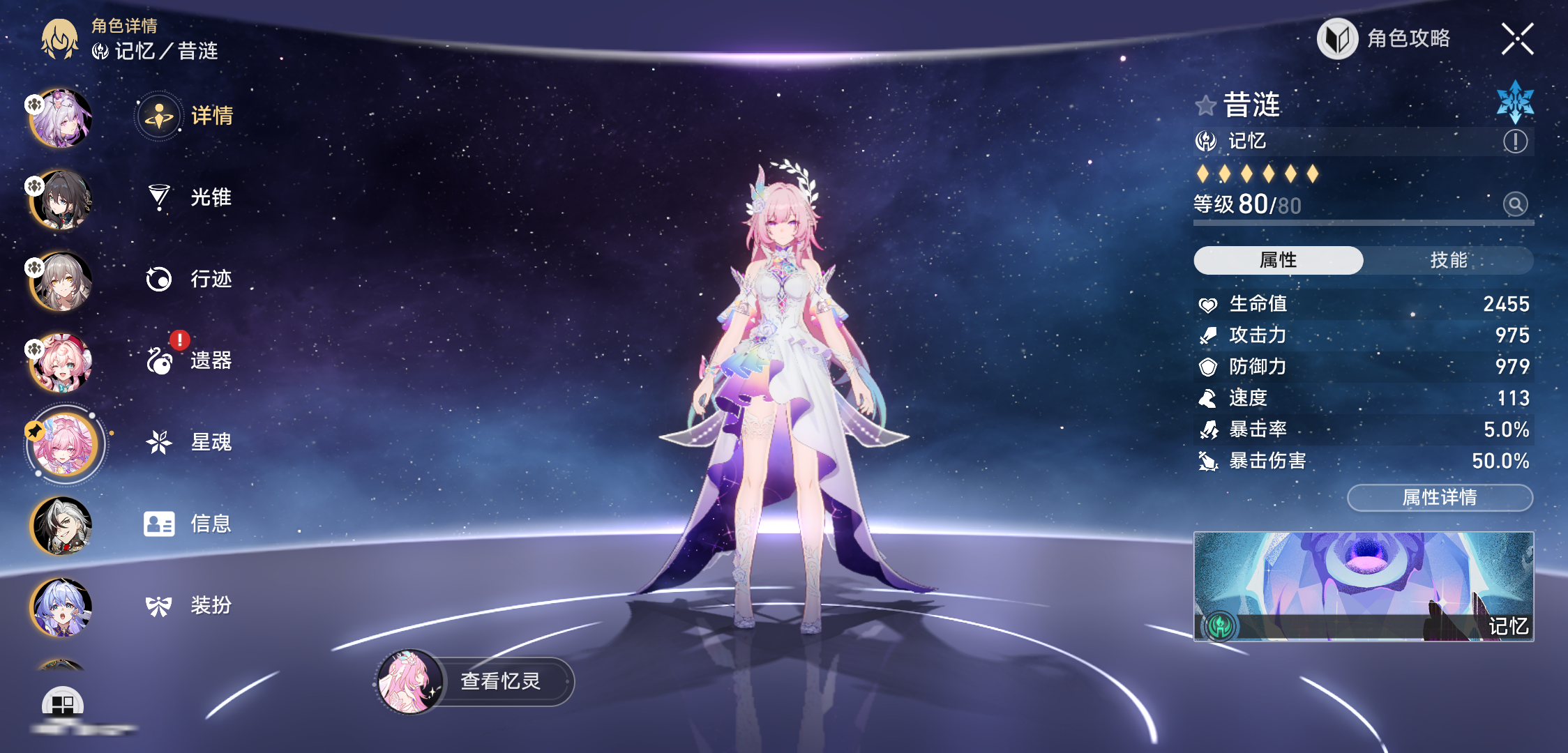Click the magnifier icon next to level

point(1515,204)
